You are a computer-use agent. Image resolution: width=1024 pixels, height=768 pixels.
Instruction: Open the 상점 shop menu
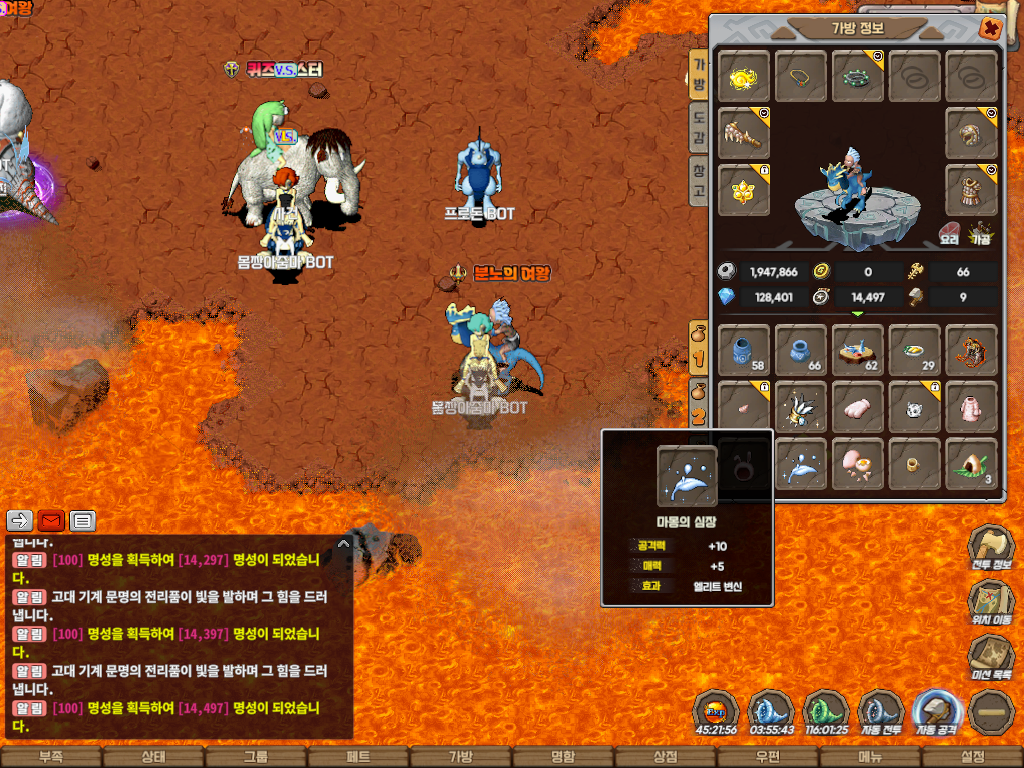(x=665, y=757)
